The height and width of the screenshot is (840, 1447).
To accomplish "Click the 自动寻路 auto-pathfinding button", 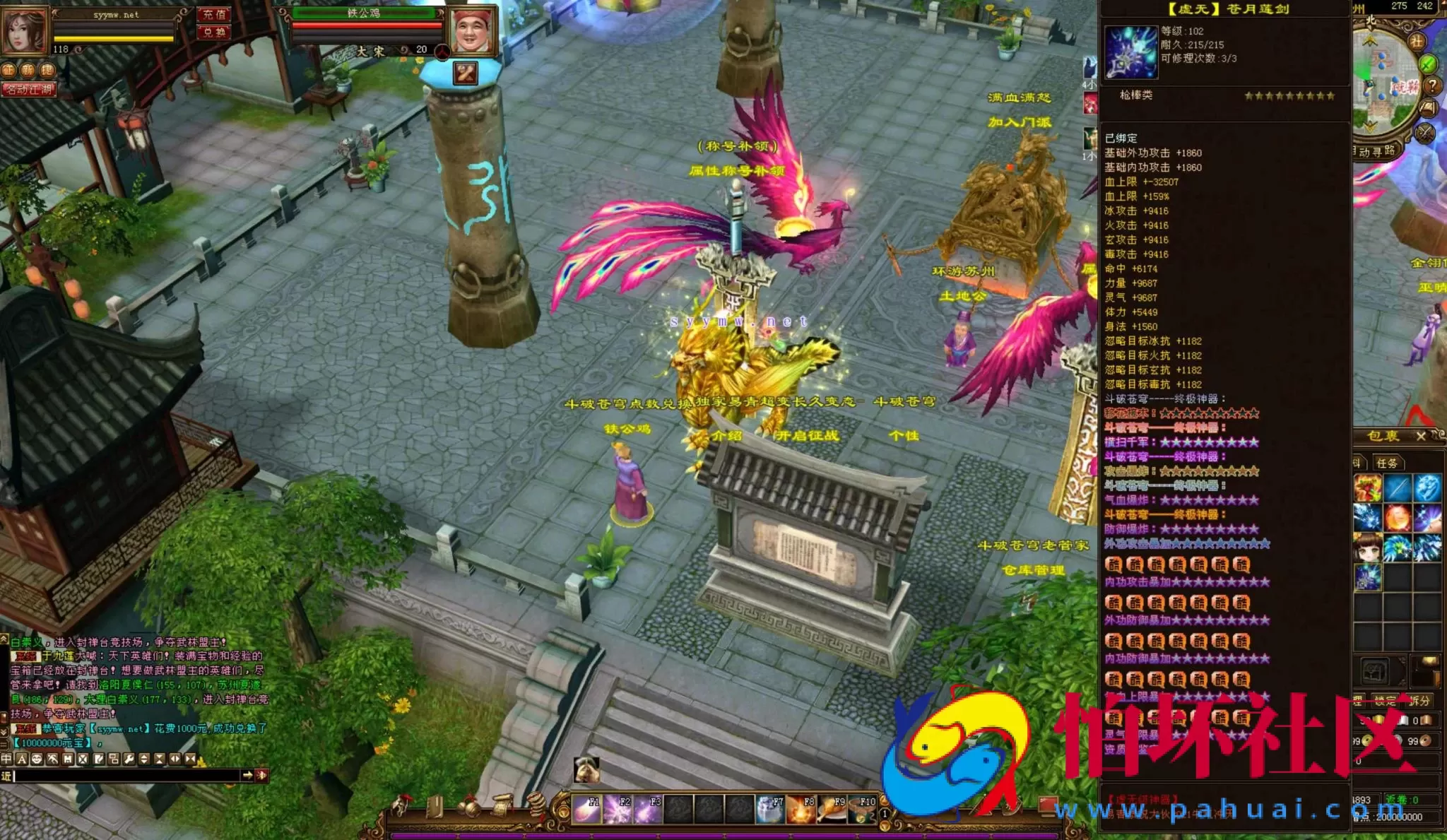I will point(1375,151).
